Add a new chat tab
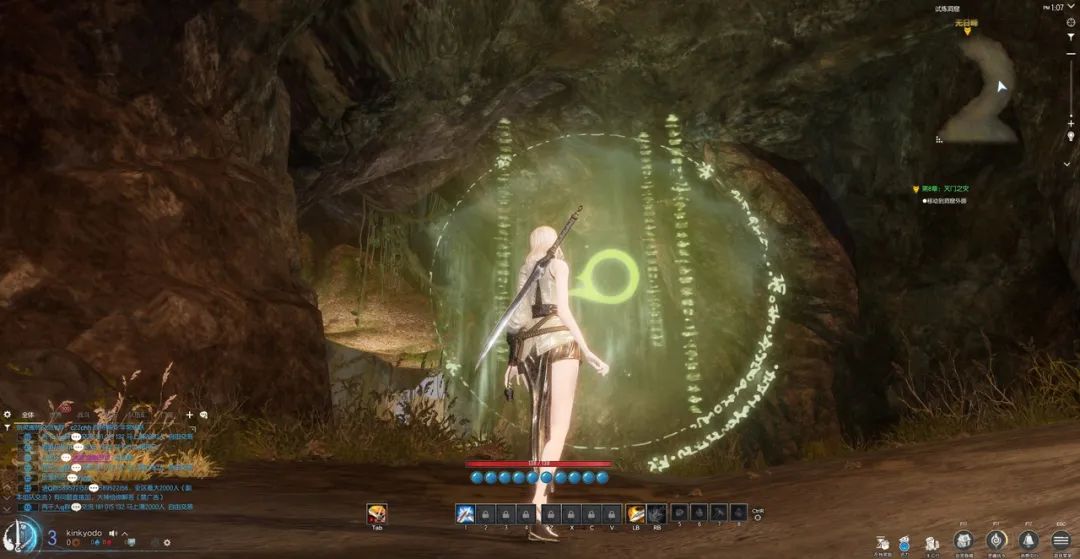 click(189, 414)
